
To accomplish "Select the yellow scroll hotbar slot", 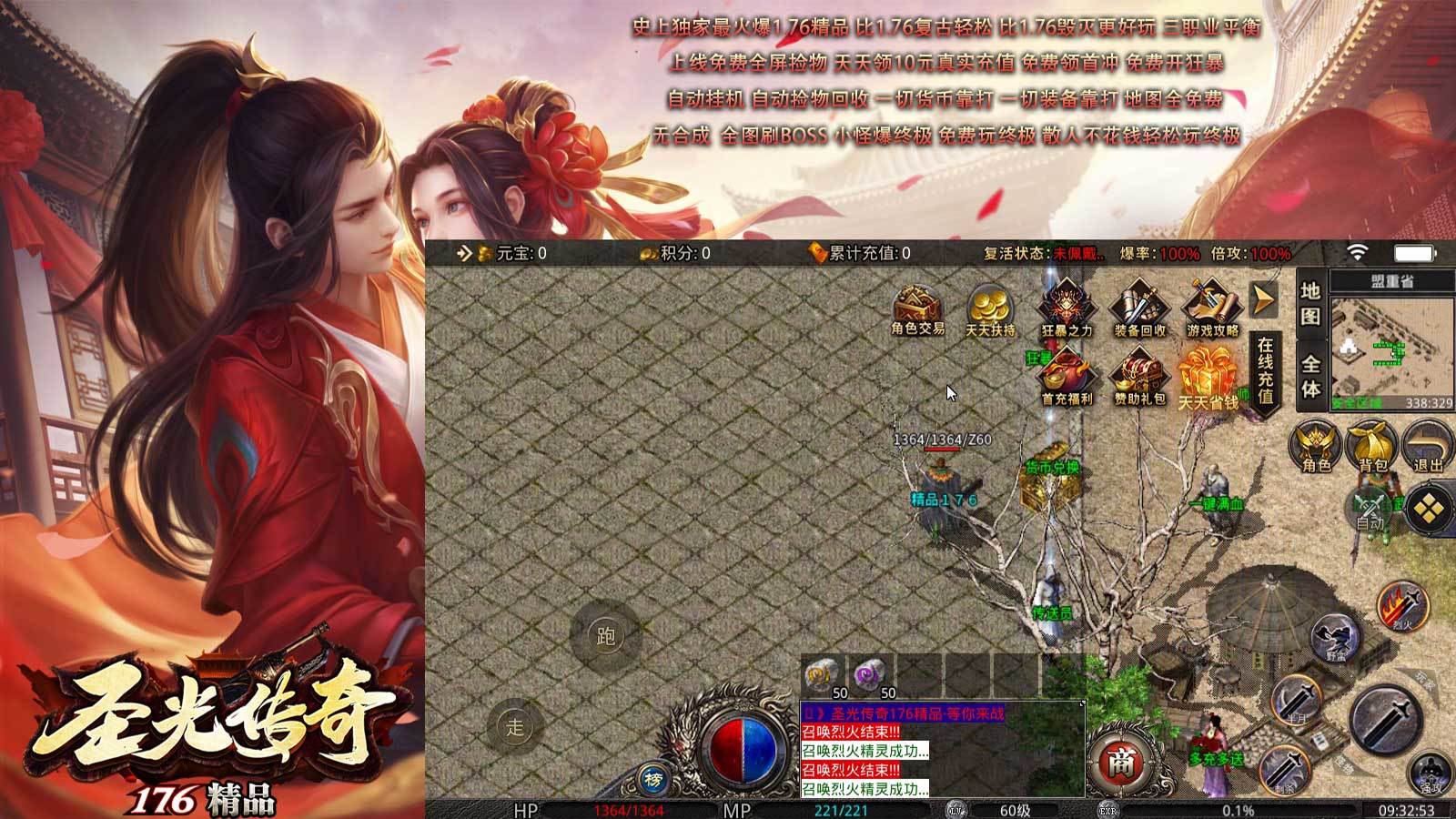I will pos(822,676).
